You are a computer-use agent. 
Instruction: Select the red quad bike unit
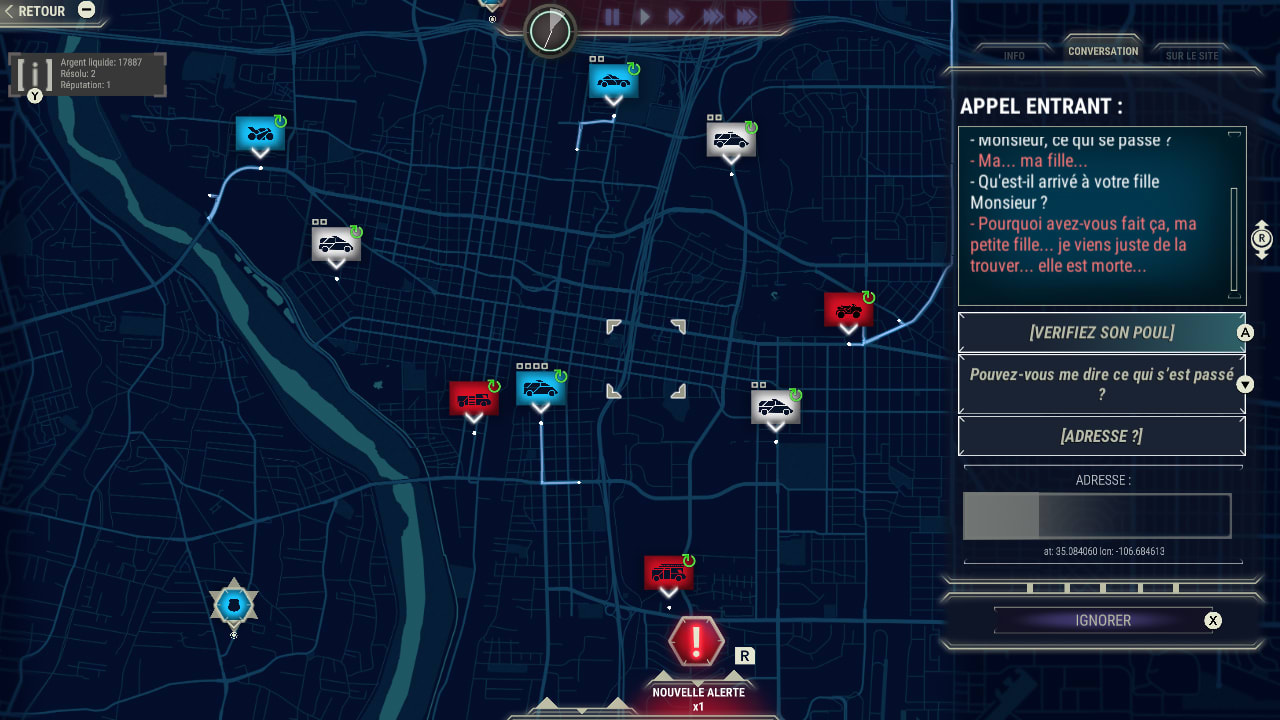coord(848,309)
